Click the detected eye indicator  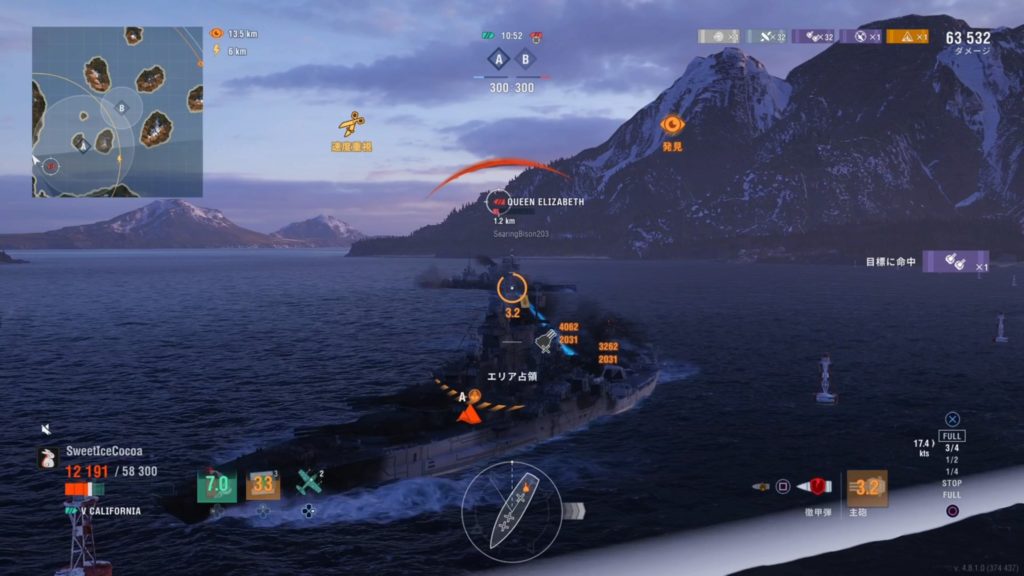[x=672, y=124]
